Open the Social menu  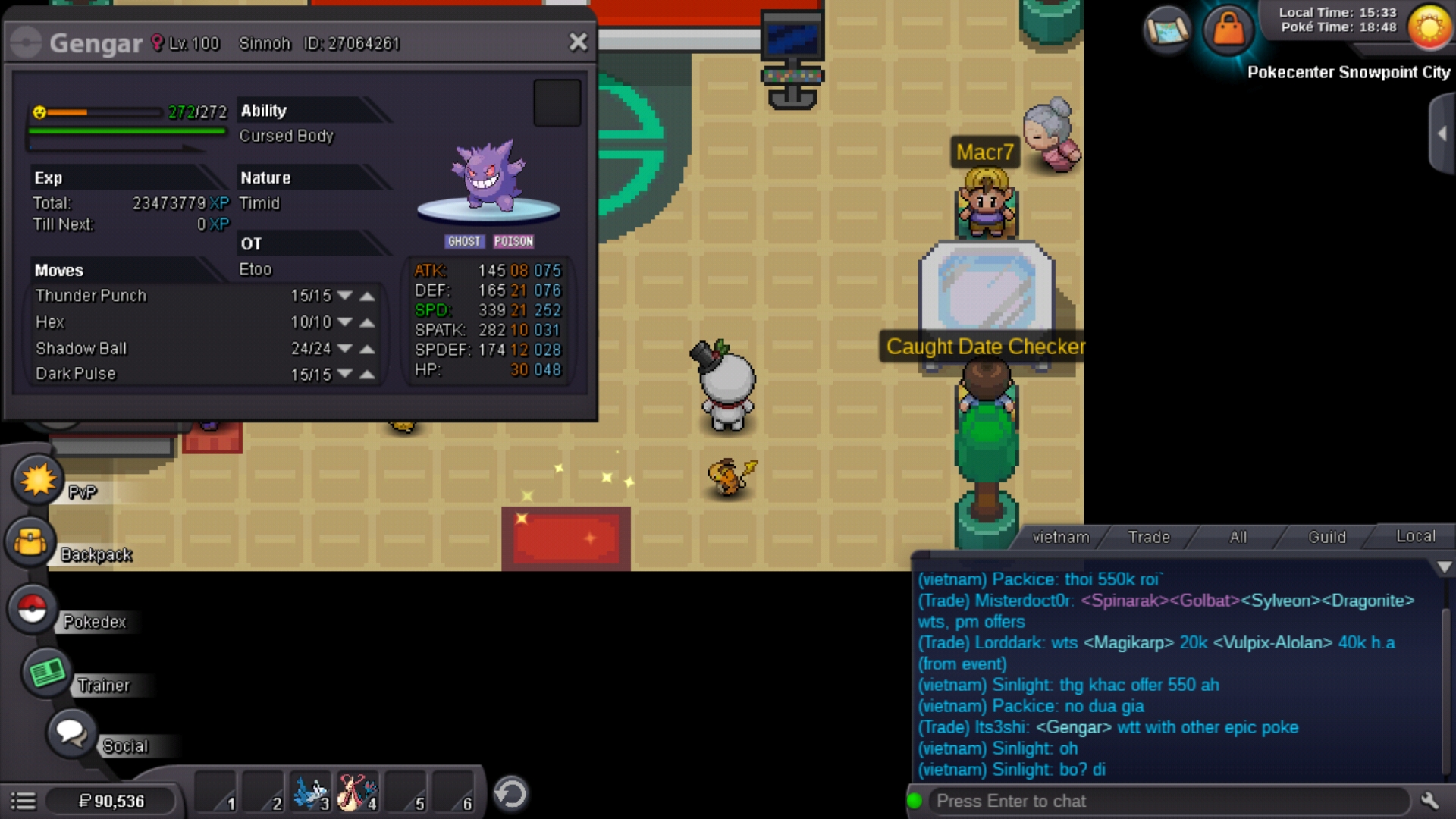71,733
